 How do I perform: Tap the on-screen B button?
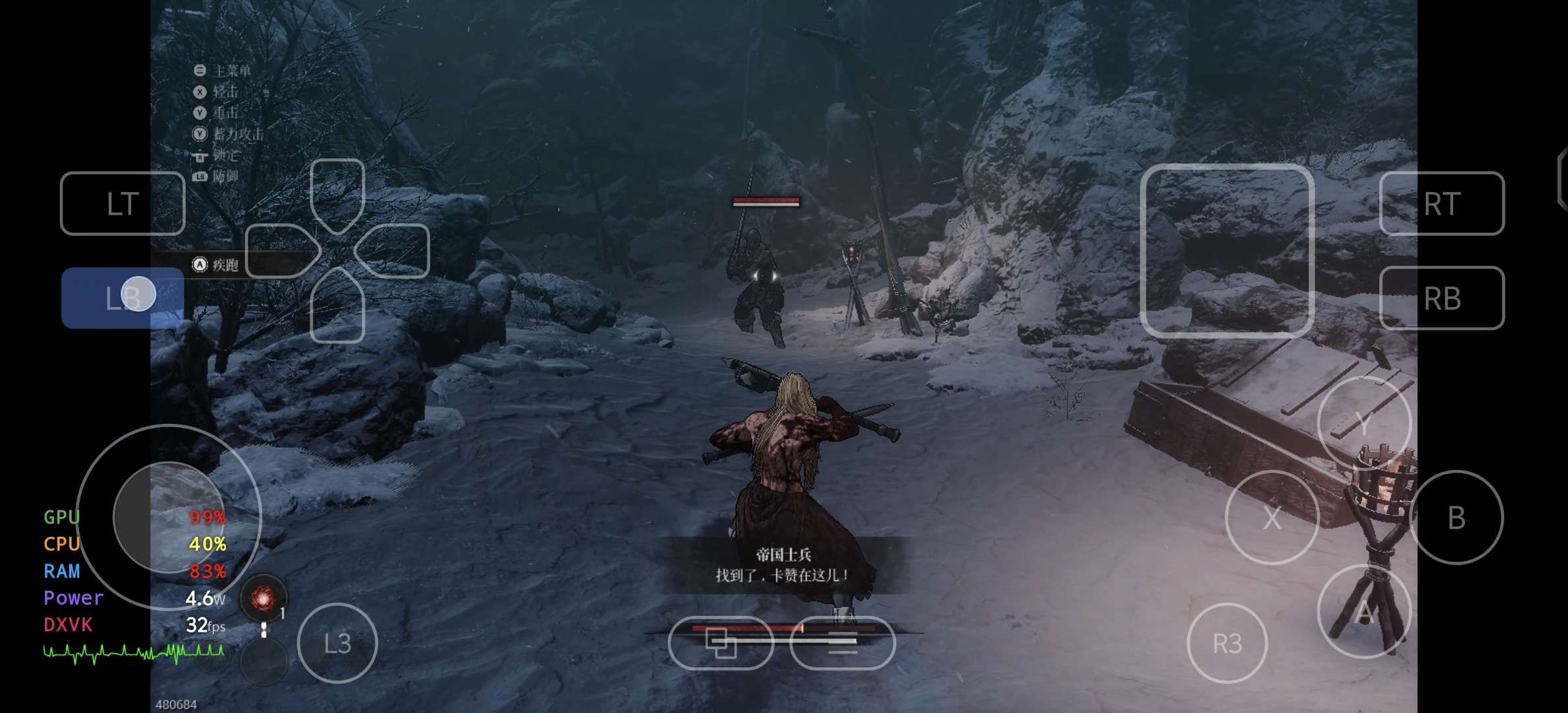pos(1456,518)
